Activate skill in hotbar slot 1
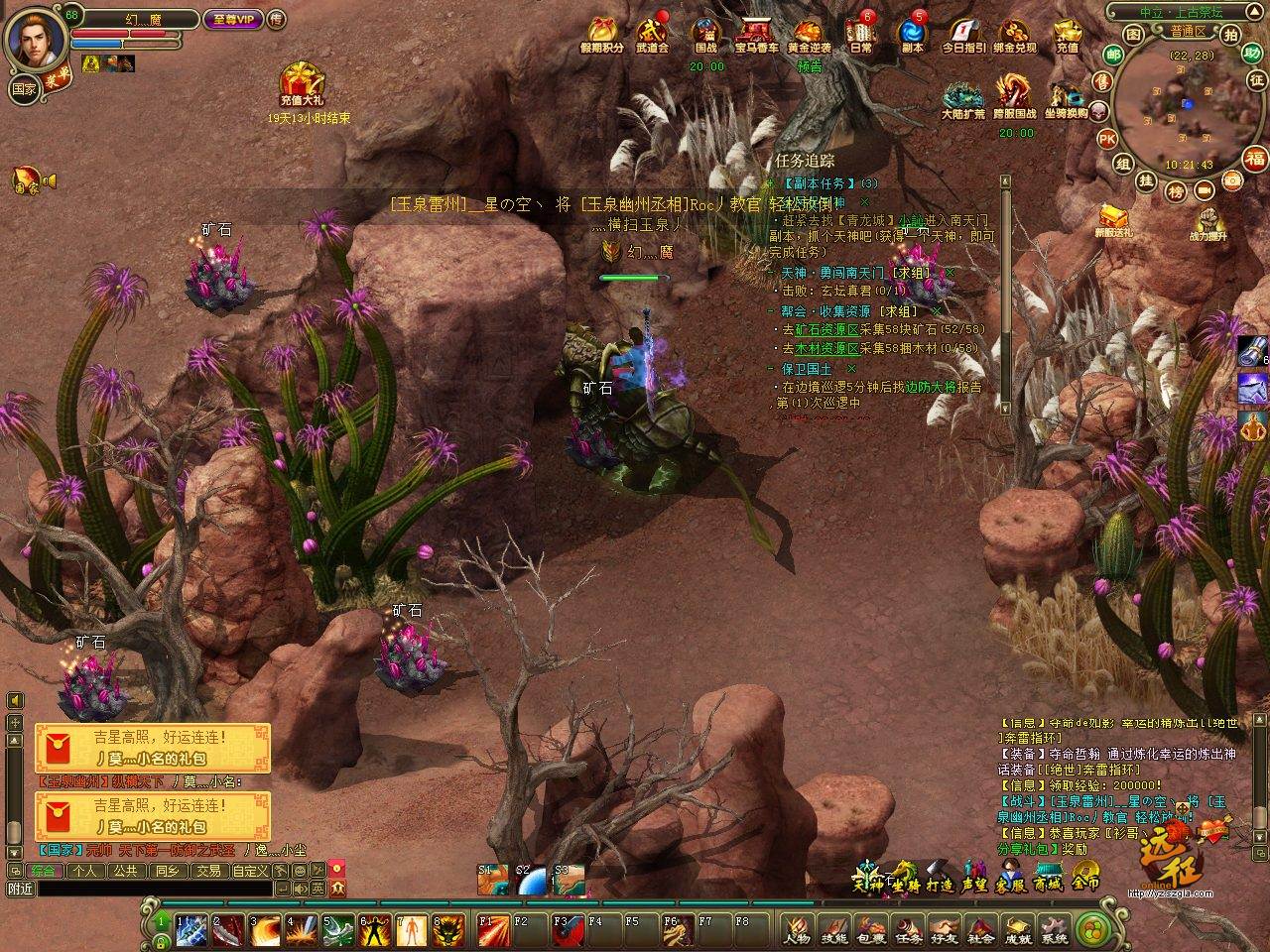The height and width of the screenshot is (952, 1270). (191, 930)
